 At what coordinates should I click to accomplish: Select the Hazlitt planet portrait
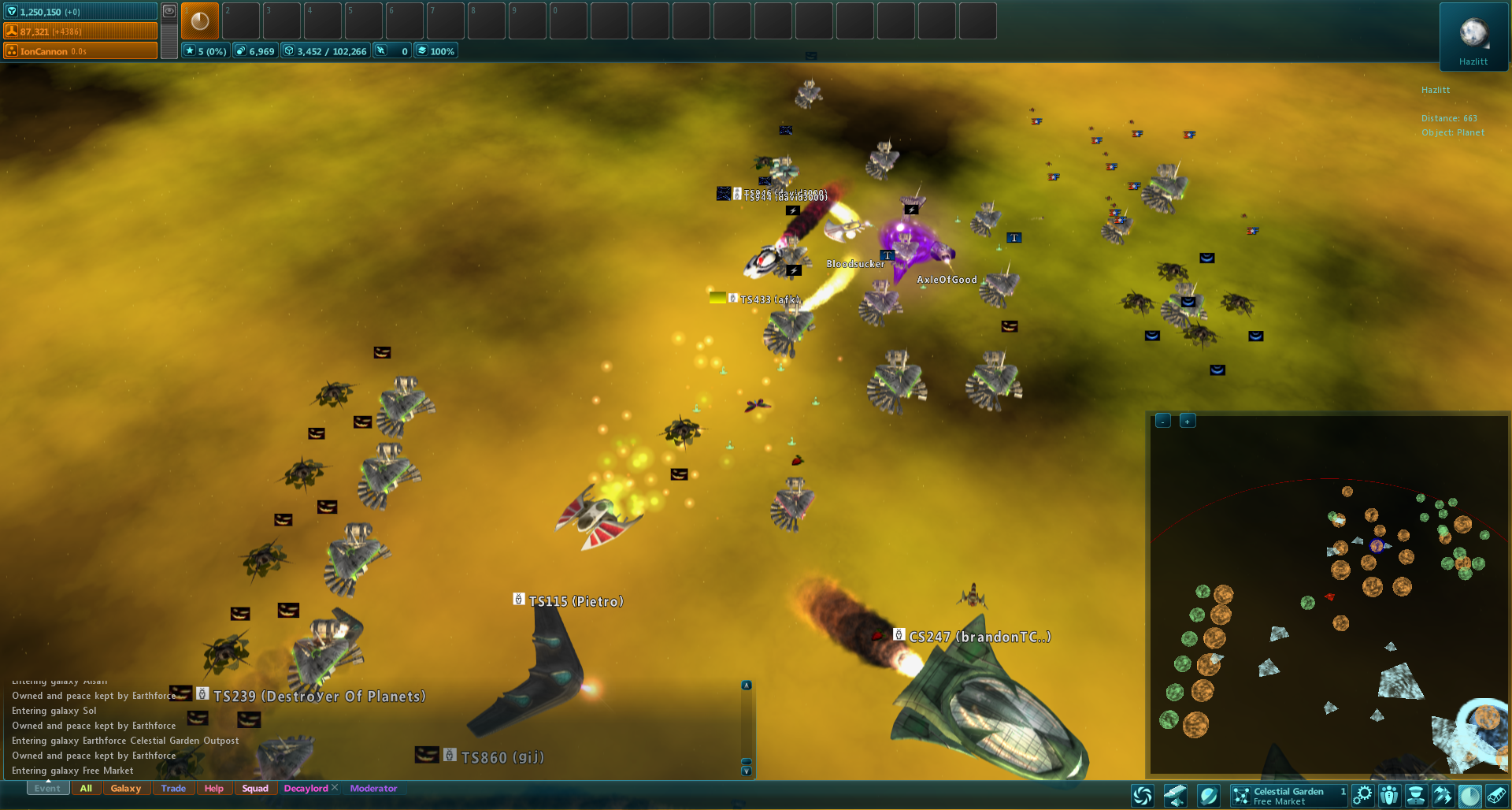(1473, 35)
